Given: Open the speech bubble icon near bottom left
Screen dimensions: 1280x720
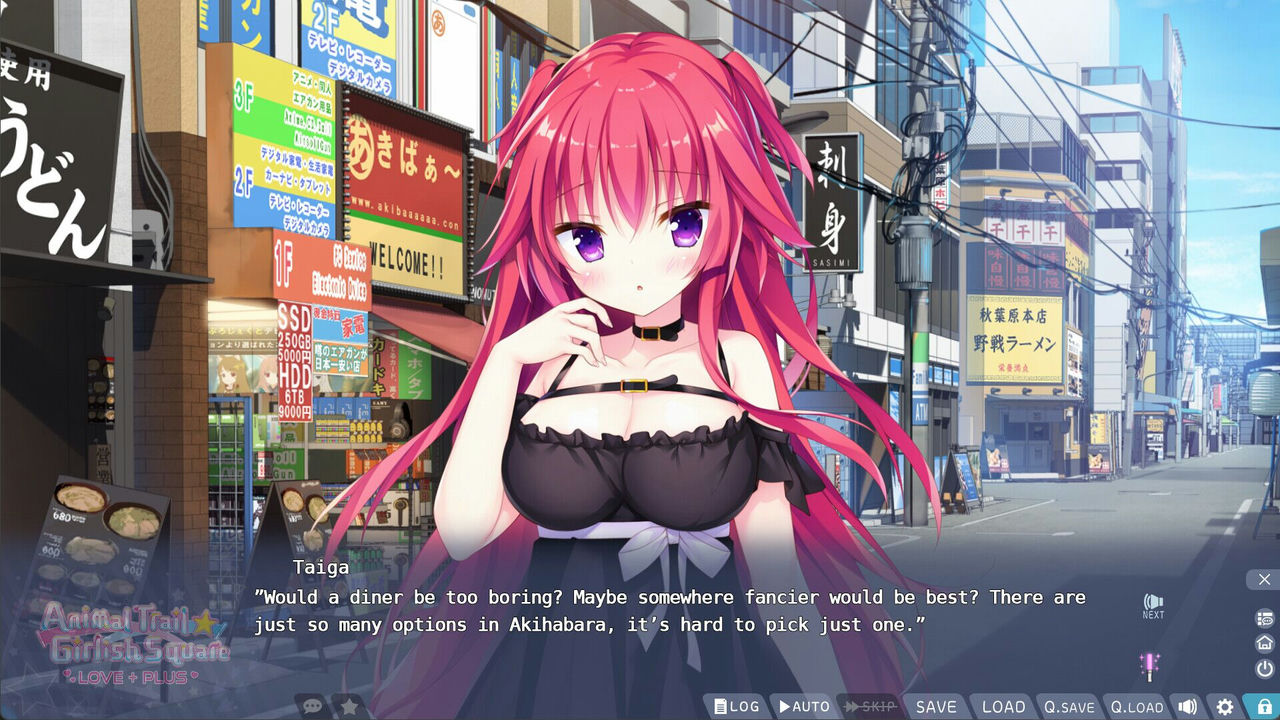Looking at the screenshot, I should [x=313, y=704].
